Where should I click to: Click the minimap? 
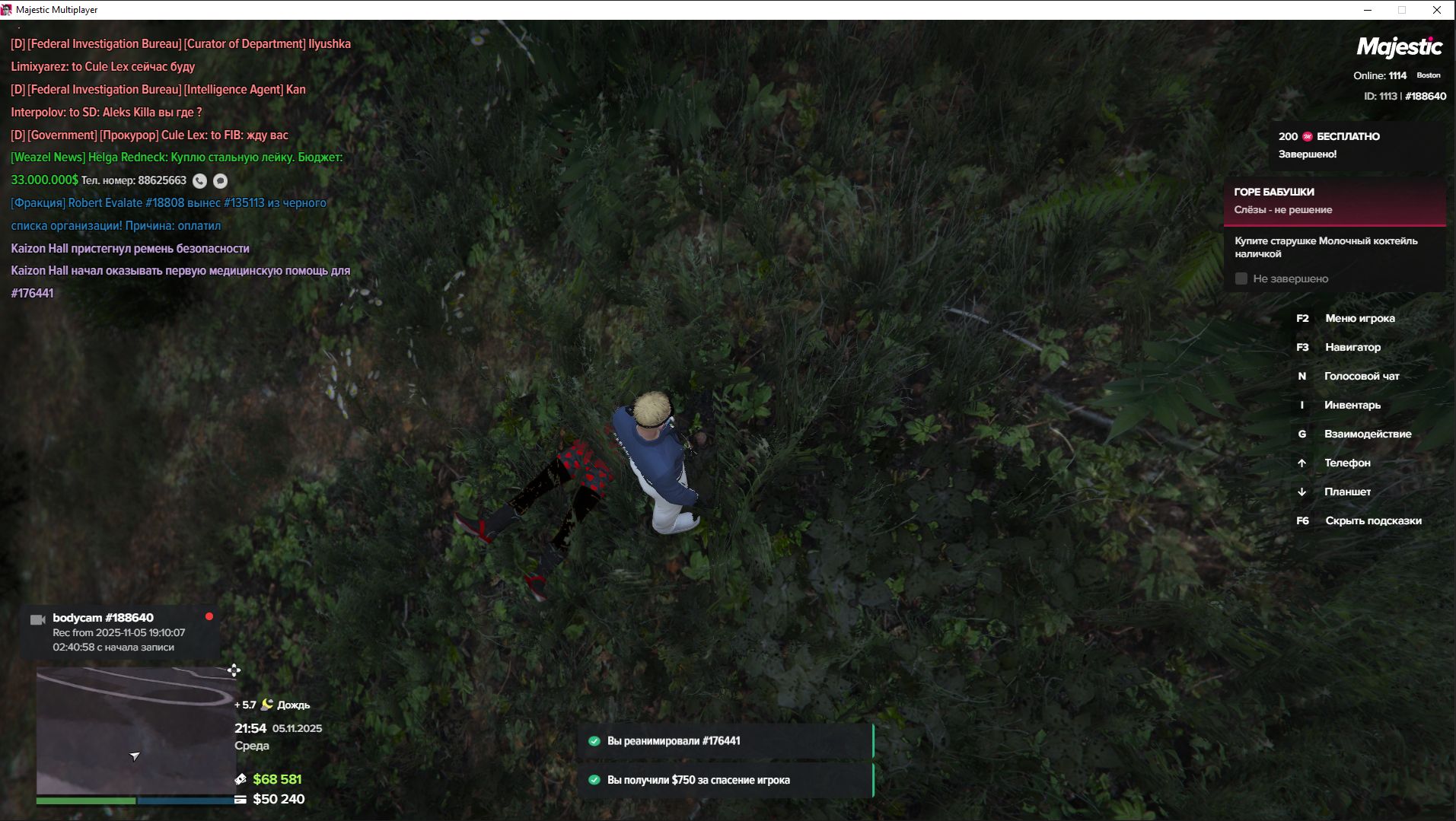[x=135, y=730]
